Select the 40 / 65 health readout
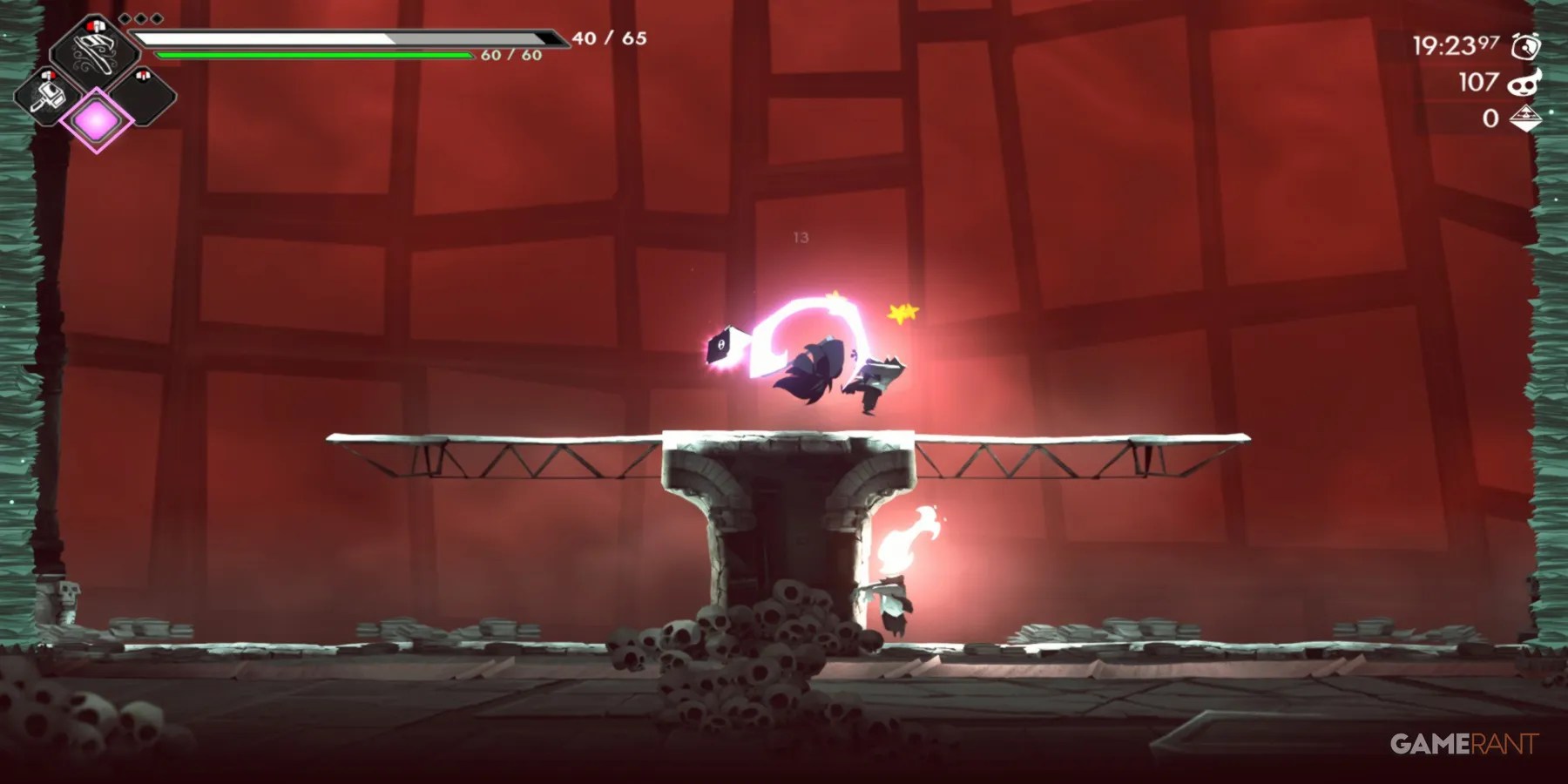The width and height of the screenshot is (1568, 784). pyautogui.click(x=610, y=37)
